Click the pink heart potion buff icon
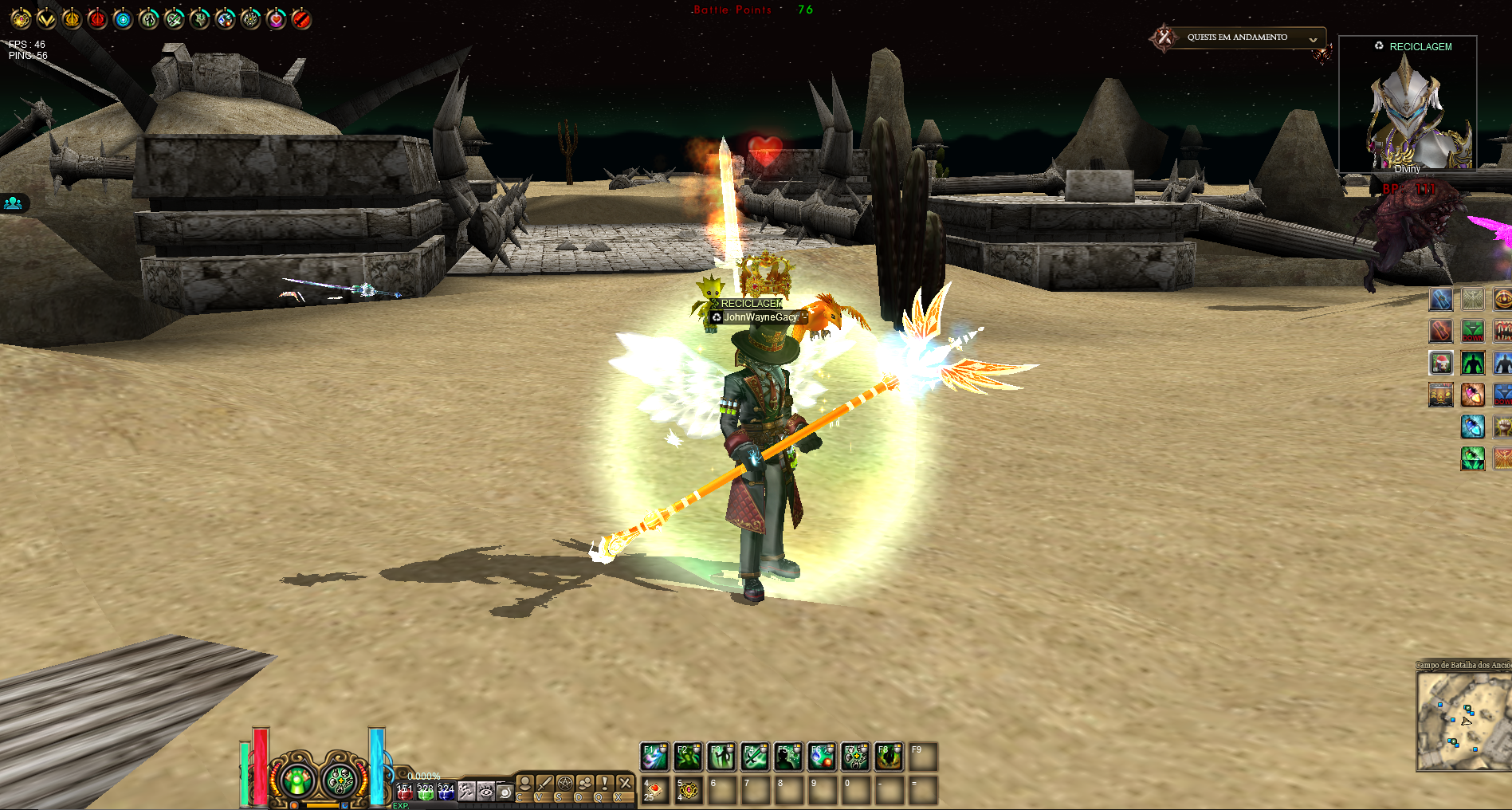The width and height of the screenshot is (1512, 810). tap(276, 19)
